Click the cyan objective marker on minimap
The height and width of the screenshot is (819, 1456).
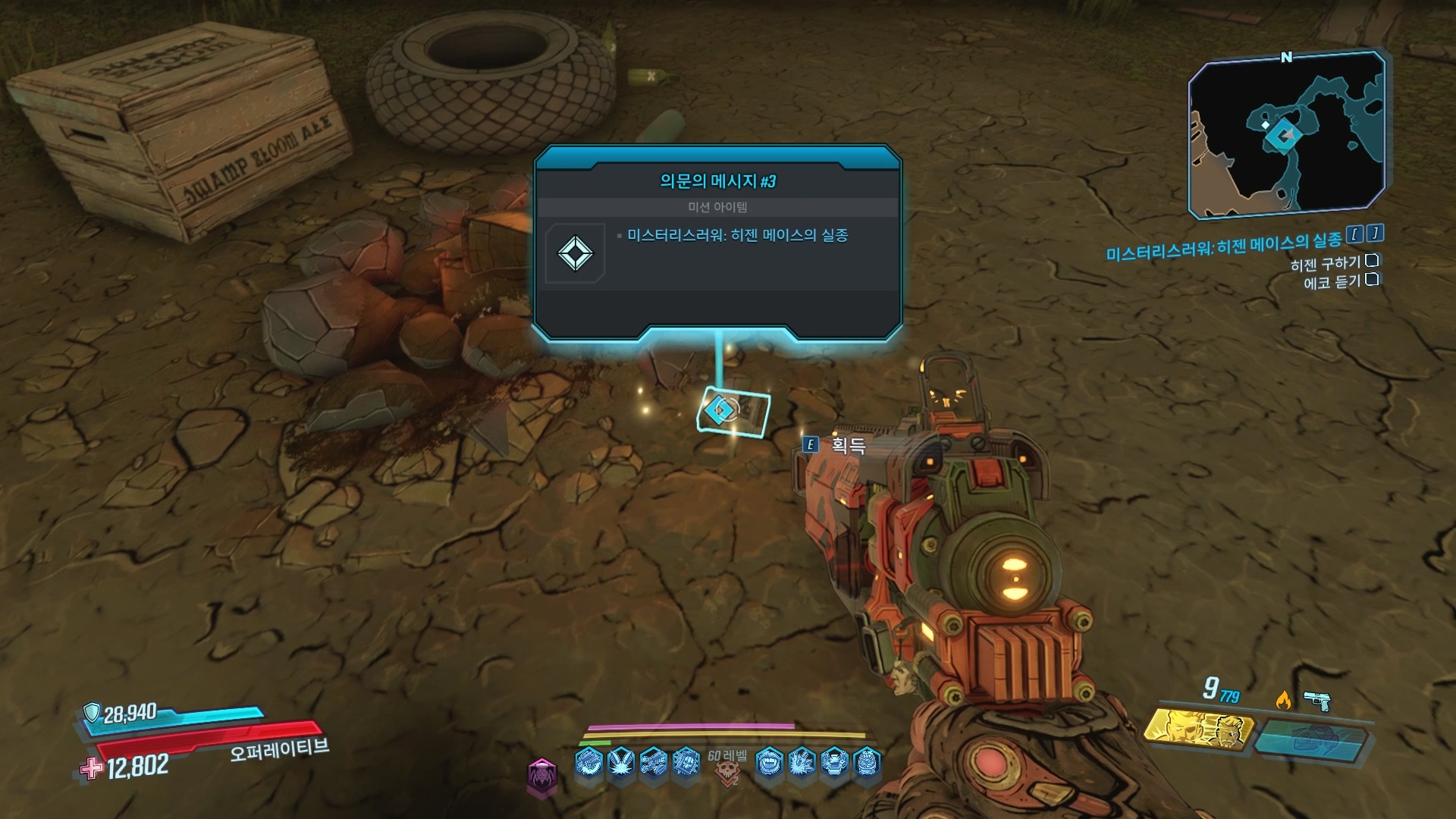[1283, 136]
